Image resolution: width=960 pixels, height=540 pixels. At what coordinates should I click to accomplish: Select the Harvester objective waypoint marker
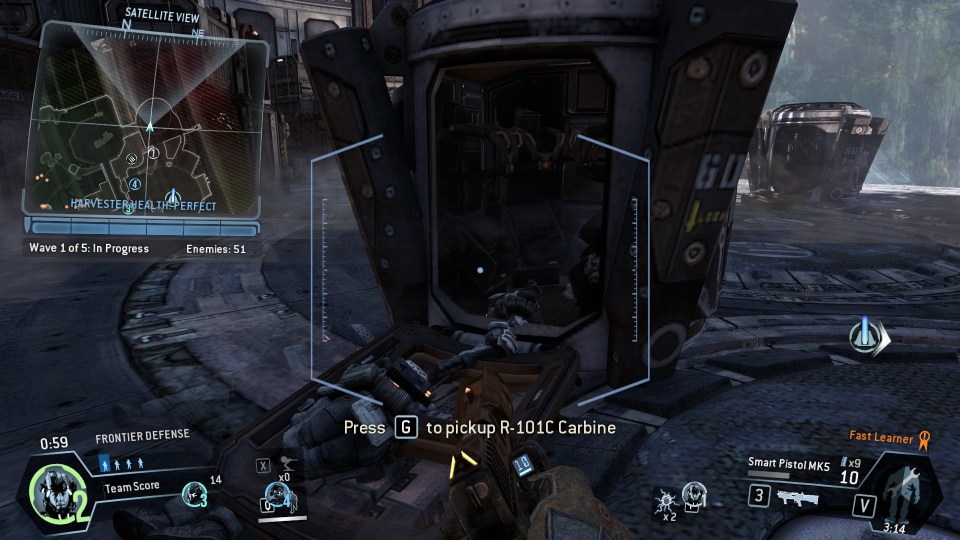coord(863,335)
